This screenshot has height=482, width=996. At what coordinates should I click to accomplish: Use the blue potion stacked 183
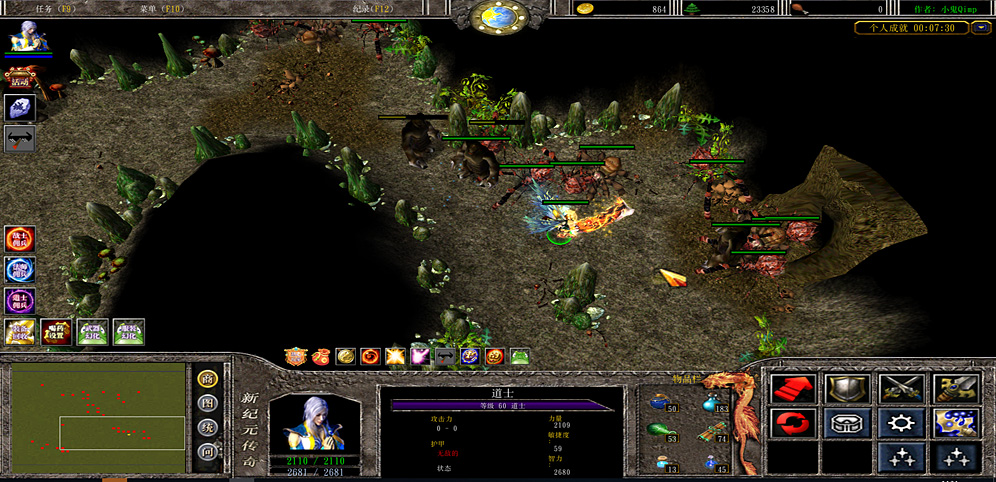pyautogui.click(x=714, y=402)
